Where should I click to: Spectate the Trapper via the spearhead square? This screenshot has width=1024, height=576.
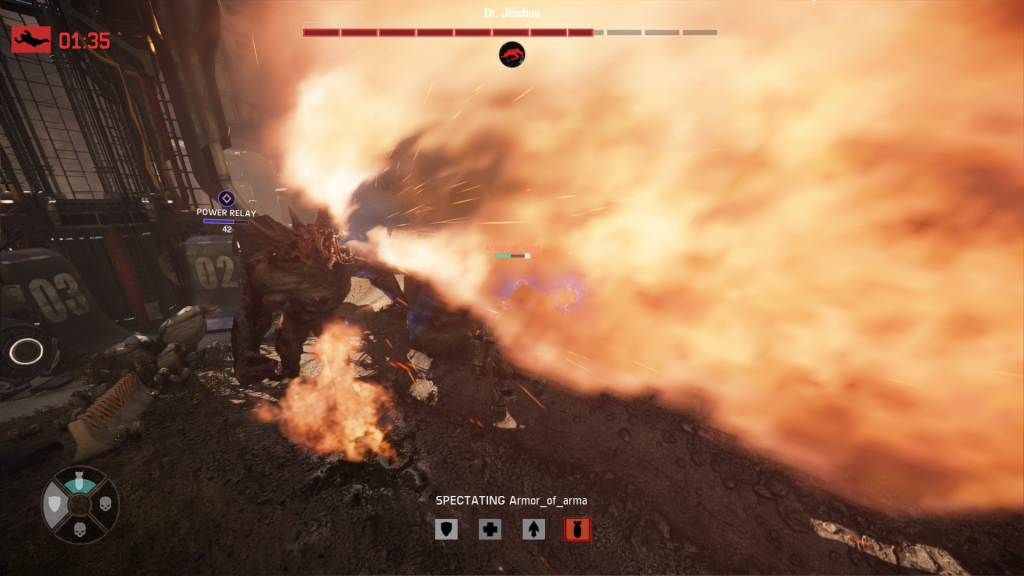(534, 530)
